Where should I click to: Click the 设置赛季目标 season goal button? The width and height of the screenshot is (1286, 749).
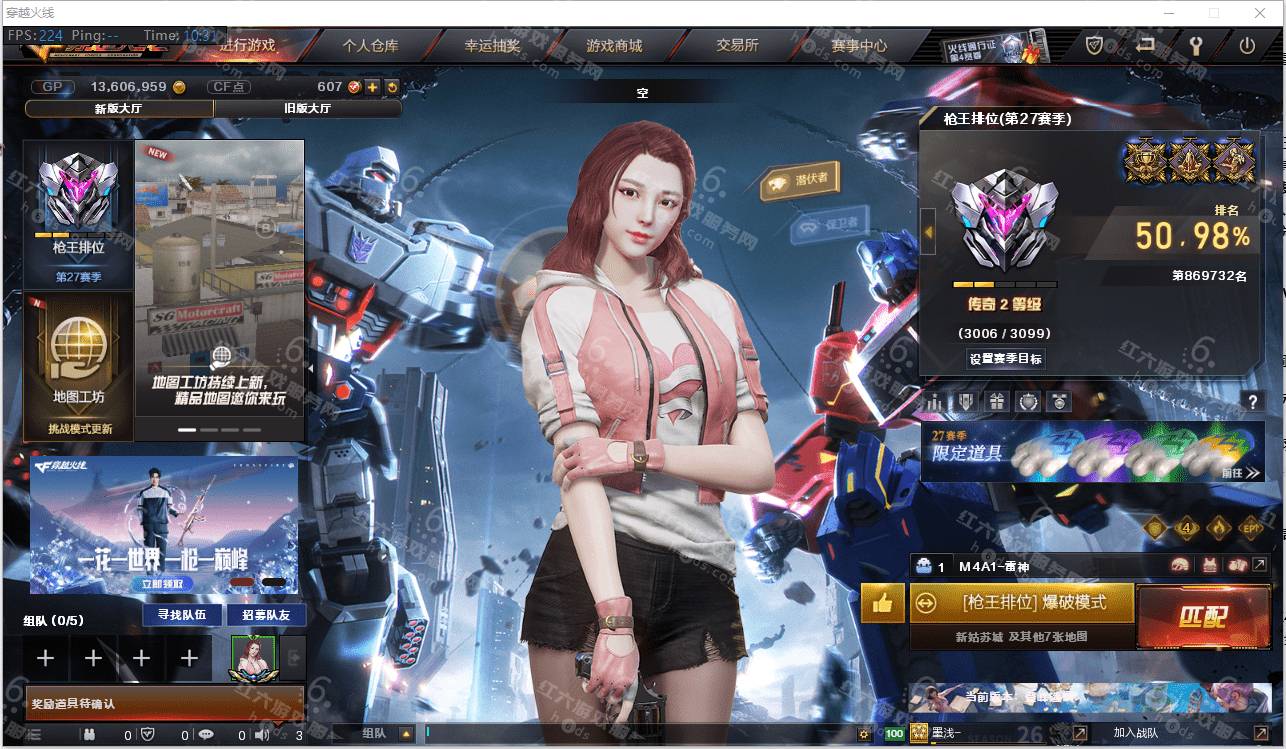[1004, 359]
